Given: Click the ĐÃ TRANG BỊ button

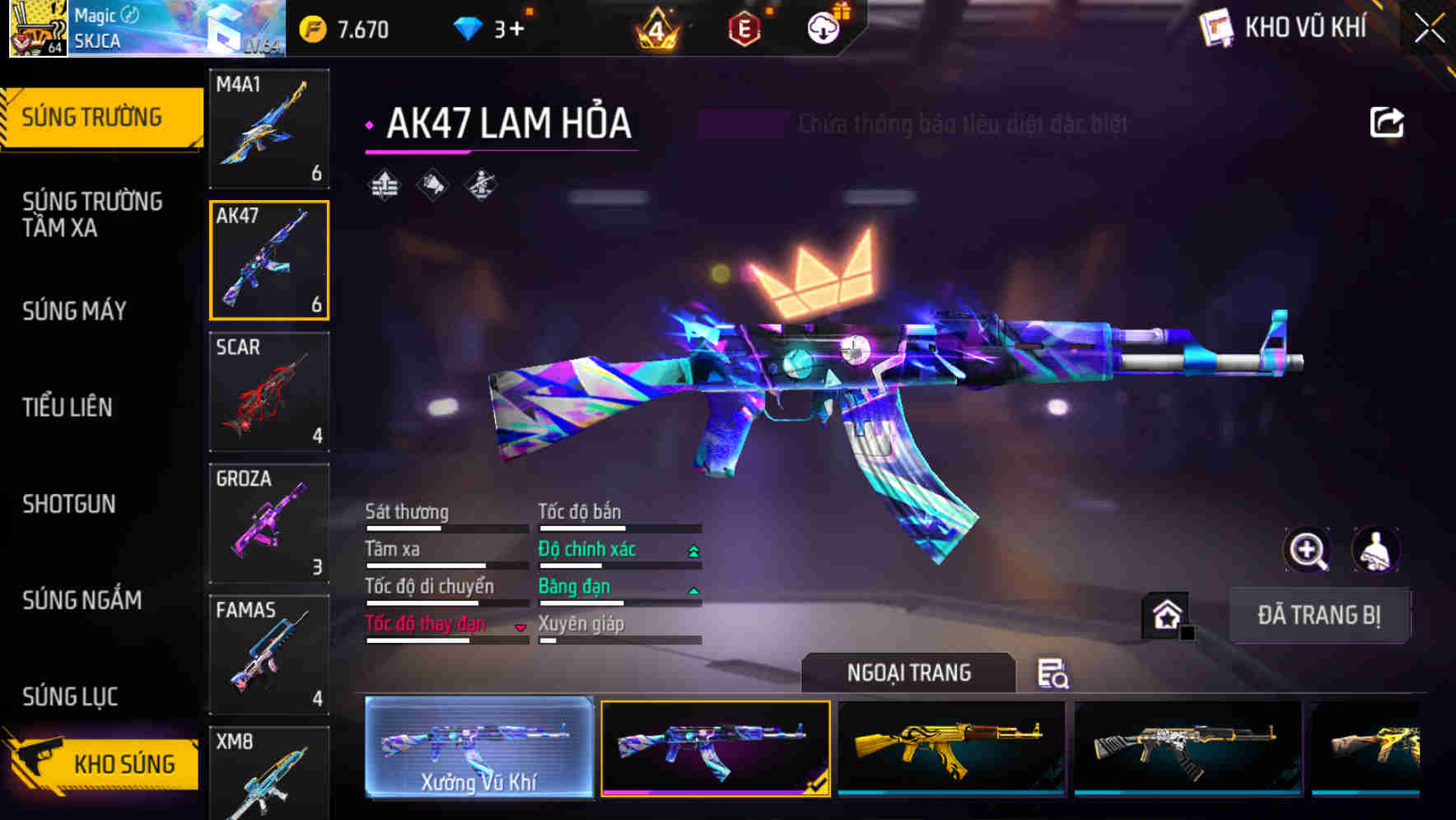Looking at the screenshot, I should click(x=1318, y=615).
